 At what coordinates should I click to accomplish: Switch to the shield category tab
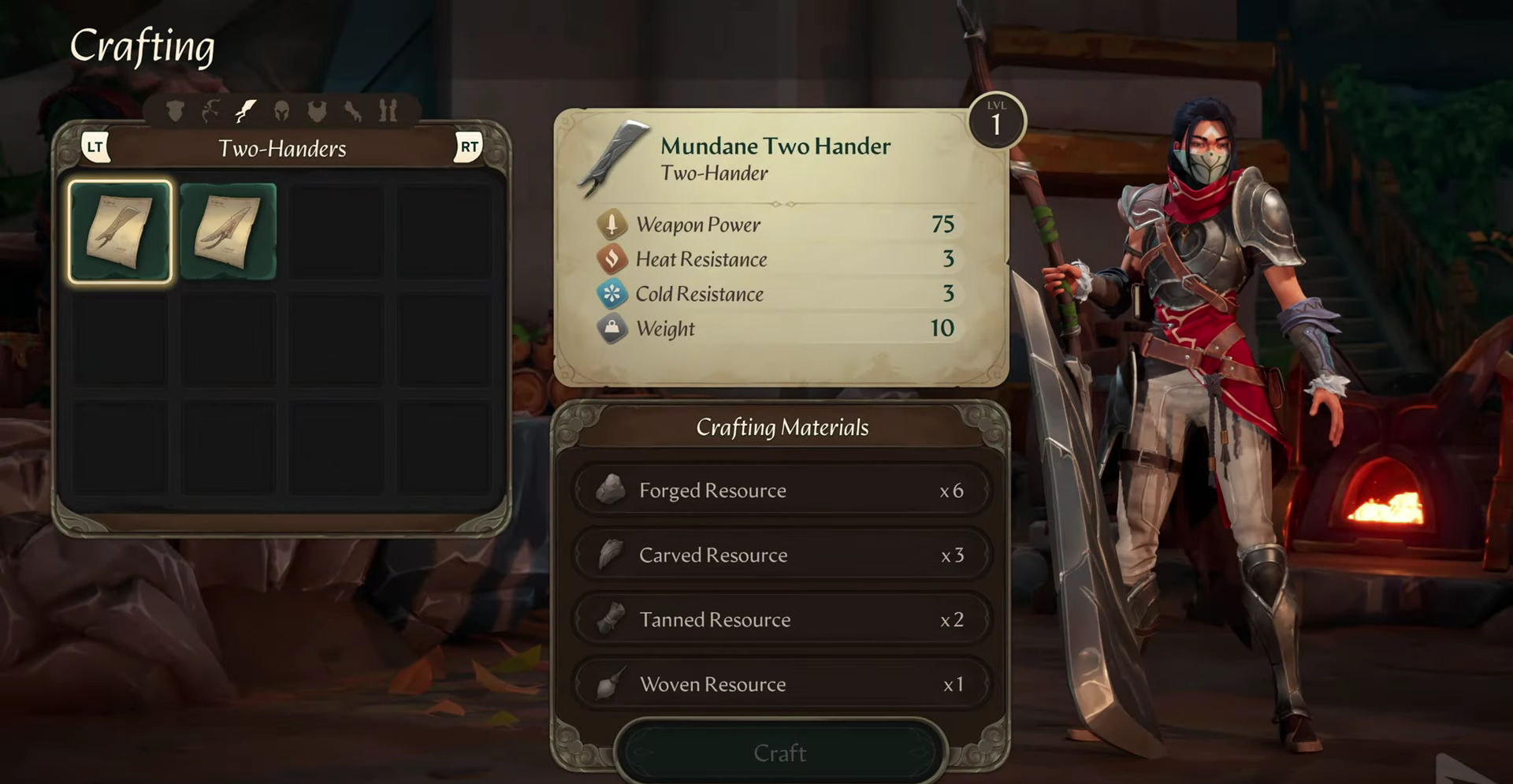point(174,111)
